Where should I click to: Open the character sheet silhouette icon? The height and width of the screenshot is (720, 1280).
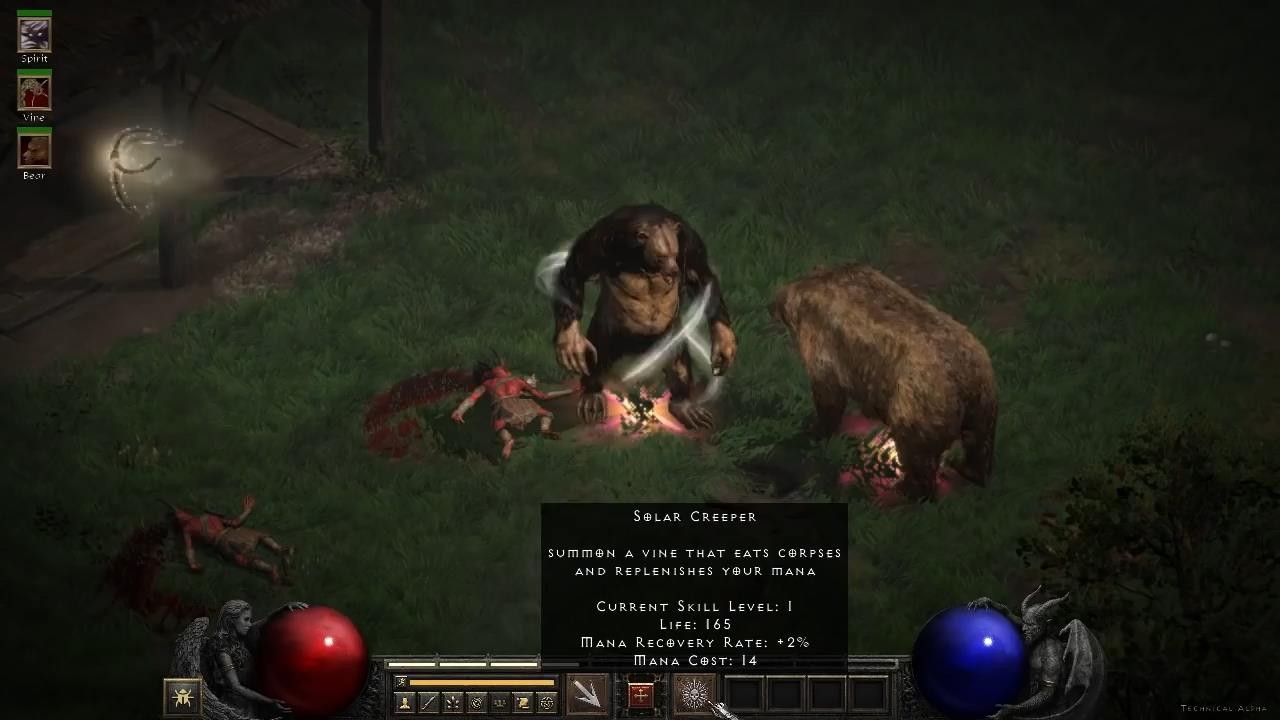[x=405, y=703]
